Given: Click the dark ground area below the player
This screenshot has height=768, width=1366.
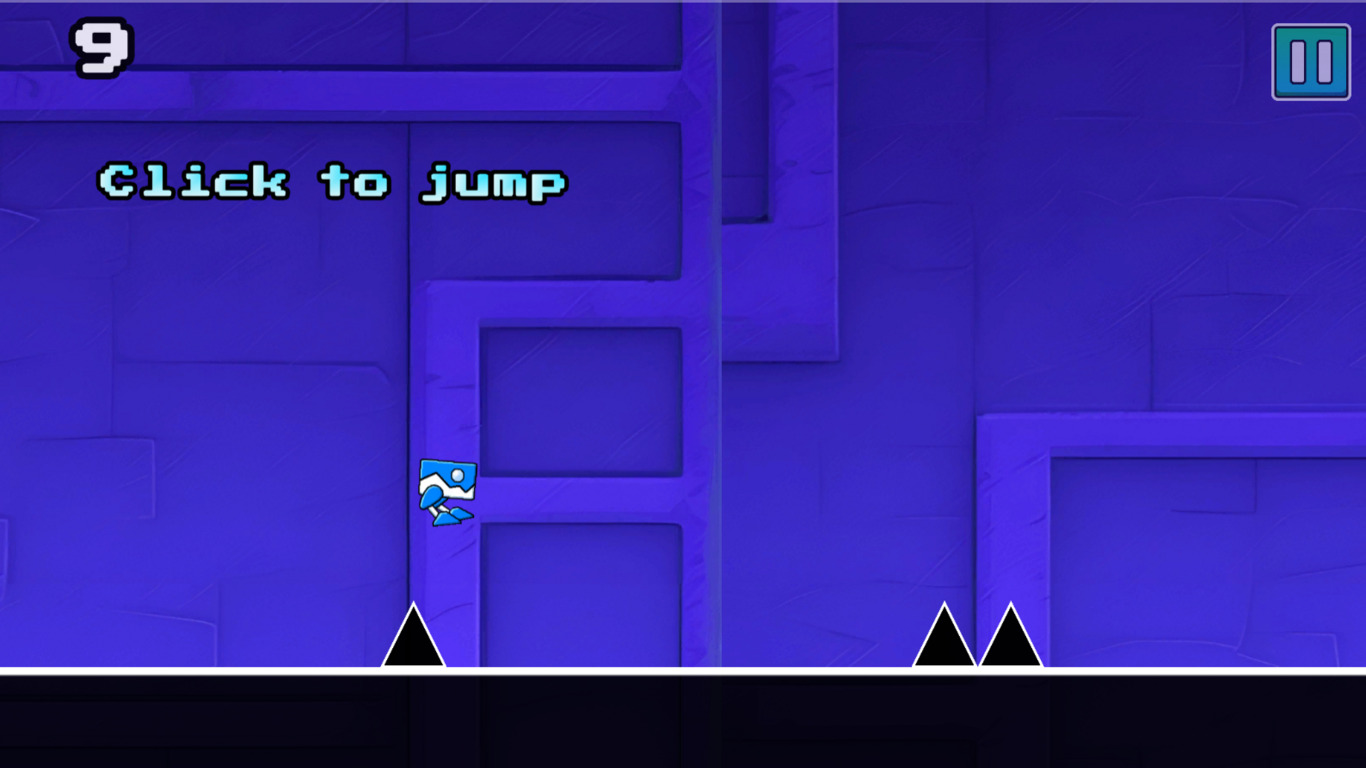Looking at the screenshot, I should tap(446, 720).
